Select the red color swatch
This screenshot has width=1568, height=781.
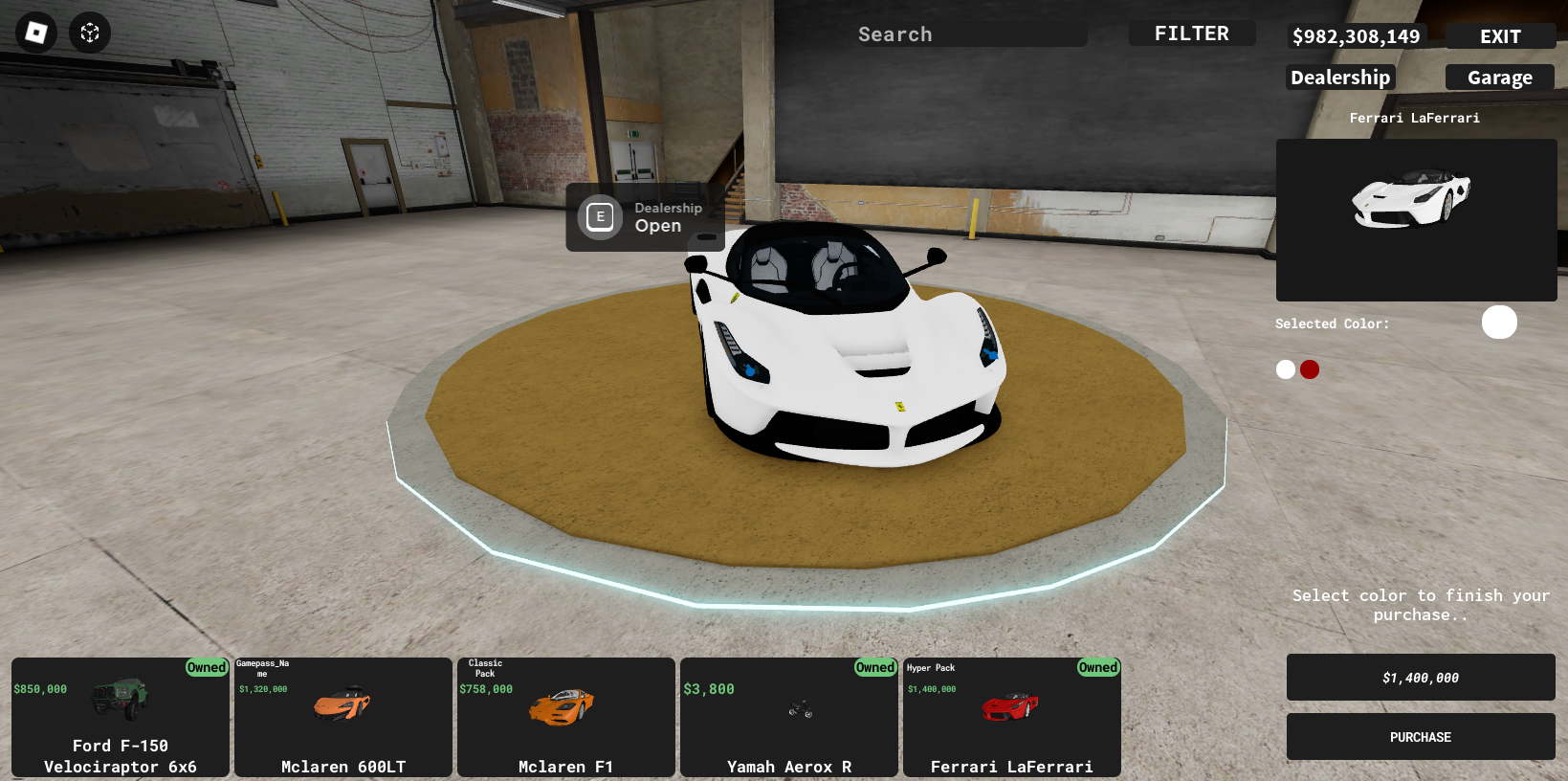(1310, 368)
